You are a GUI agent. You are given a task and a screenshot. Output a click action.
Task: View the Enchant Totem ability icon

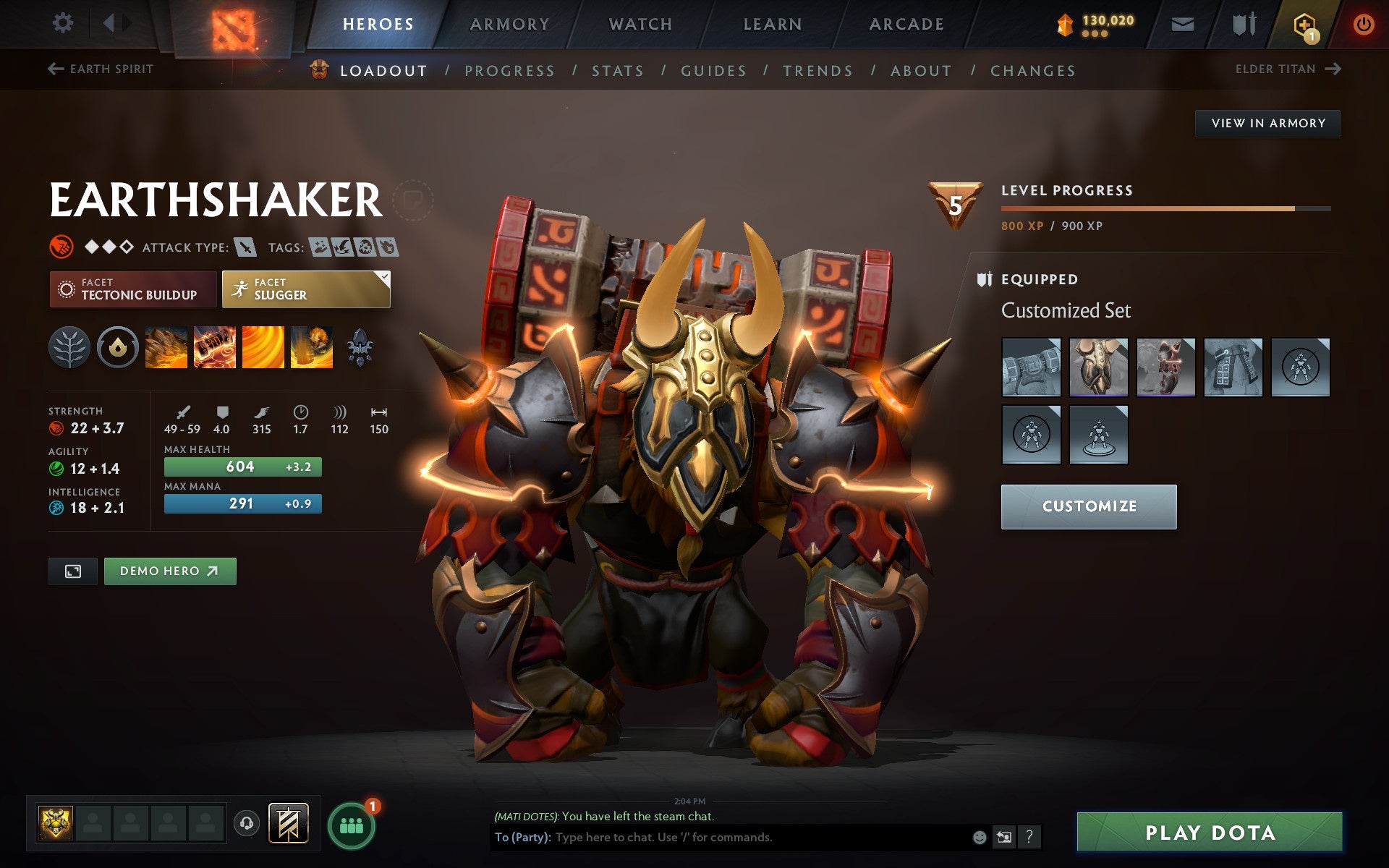[x=215, y=347]
